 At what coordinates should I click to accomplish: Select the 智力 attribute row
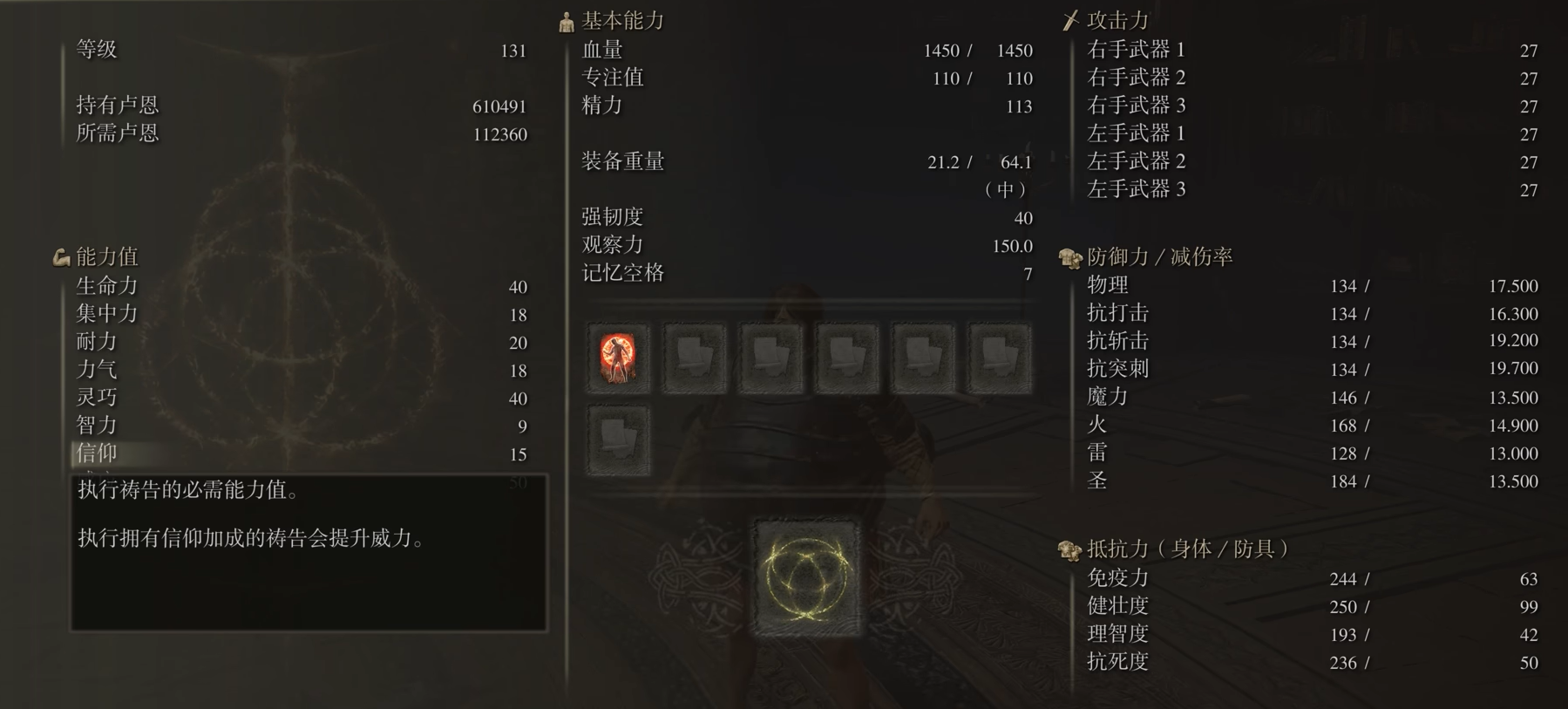pos(98,426)
